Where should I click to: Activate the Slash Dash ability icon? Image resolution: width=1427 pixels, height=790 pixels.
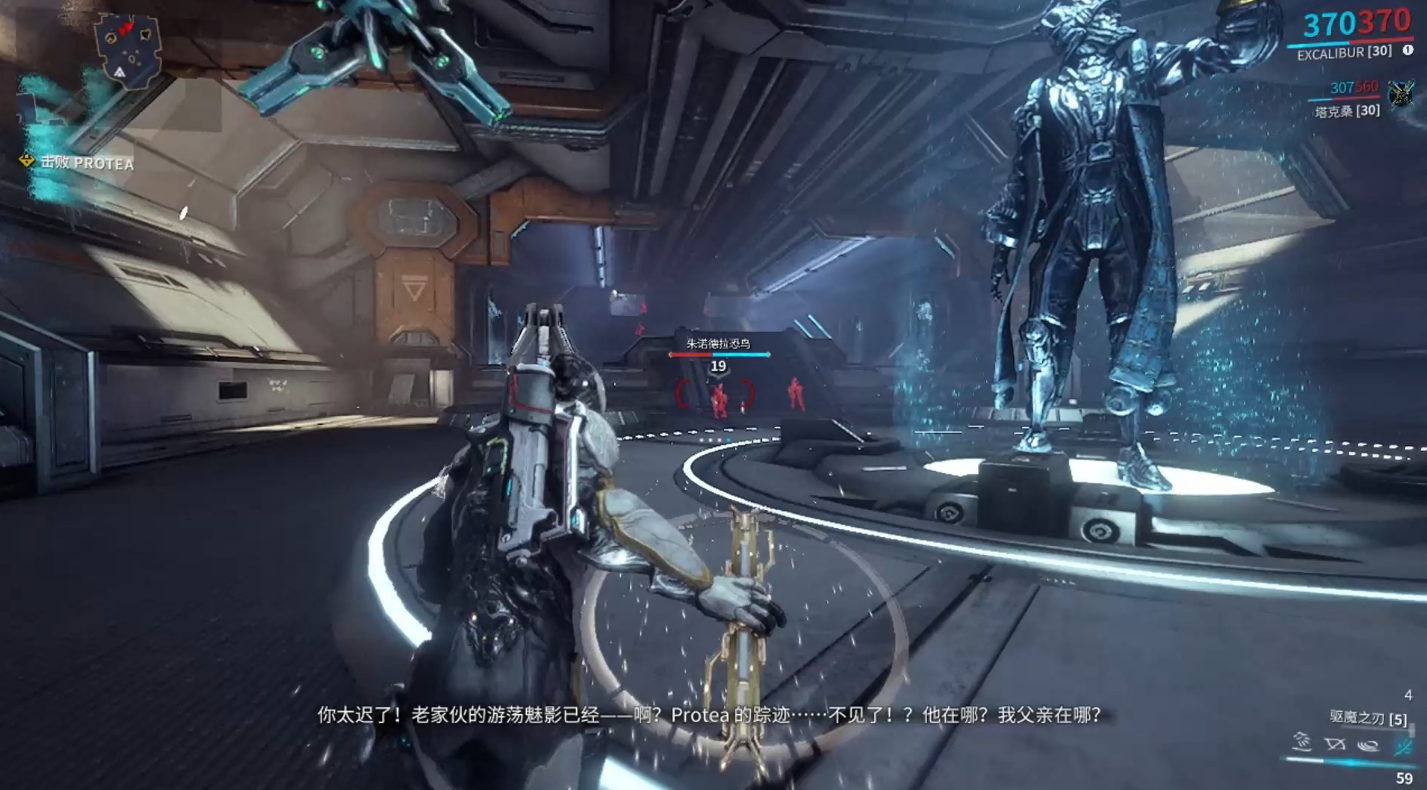[1301, 743]
